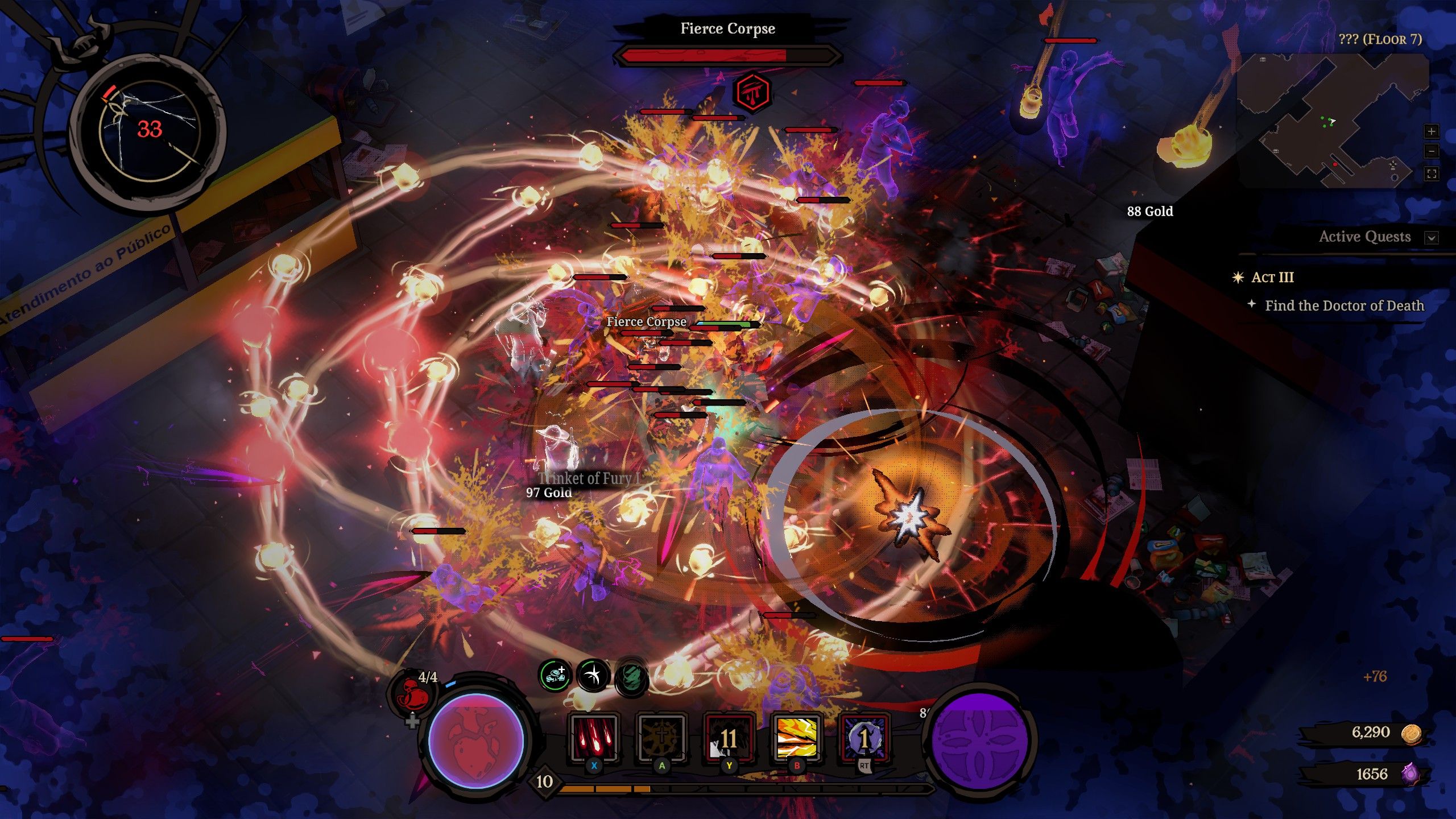1456x819 pixels.
Task: Inspect the white star buff icon
Action: [592, 673]
